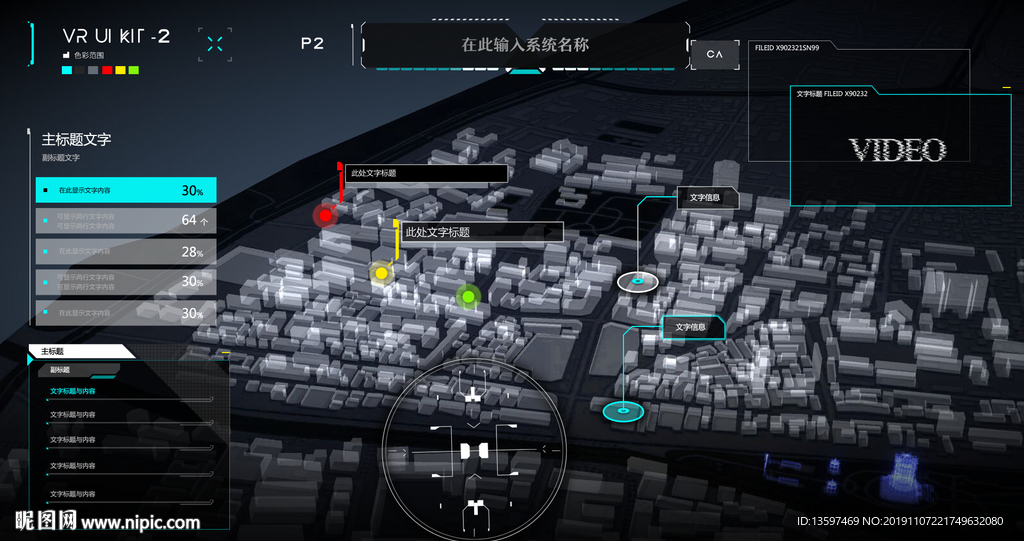Viewport: 1024px width, 541px height.
Task: Pick the red color swatch
Action: click(107, 71)
